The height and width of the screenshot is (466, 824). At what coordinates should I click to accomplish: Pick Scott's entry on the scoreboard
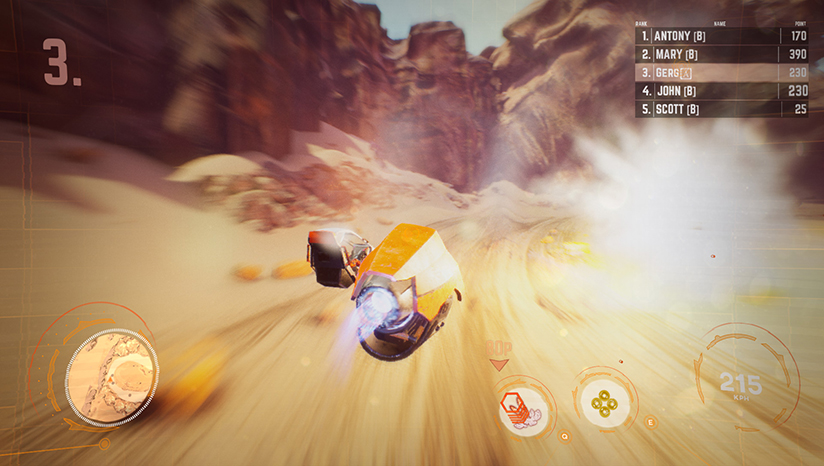point(723,109)
